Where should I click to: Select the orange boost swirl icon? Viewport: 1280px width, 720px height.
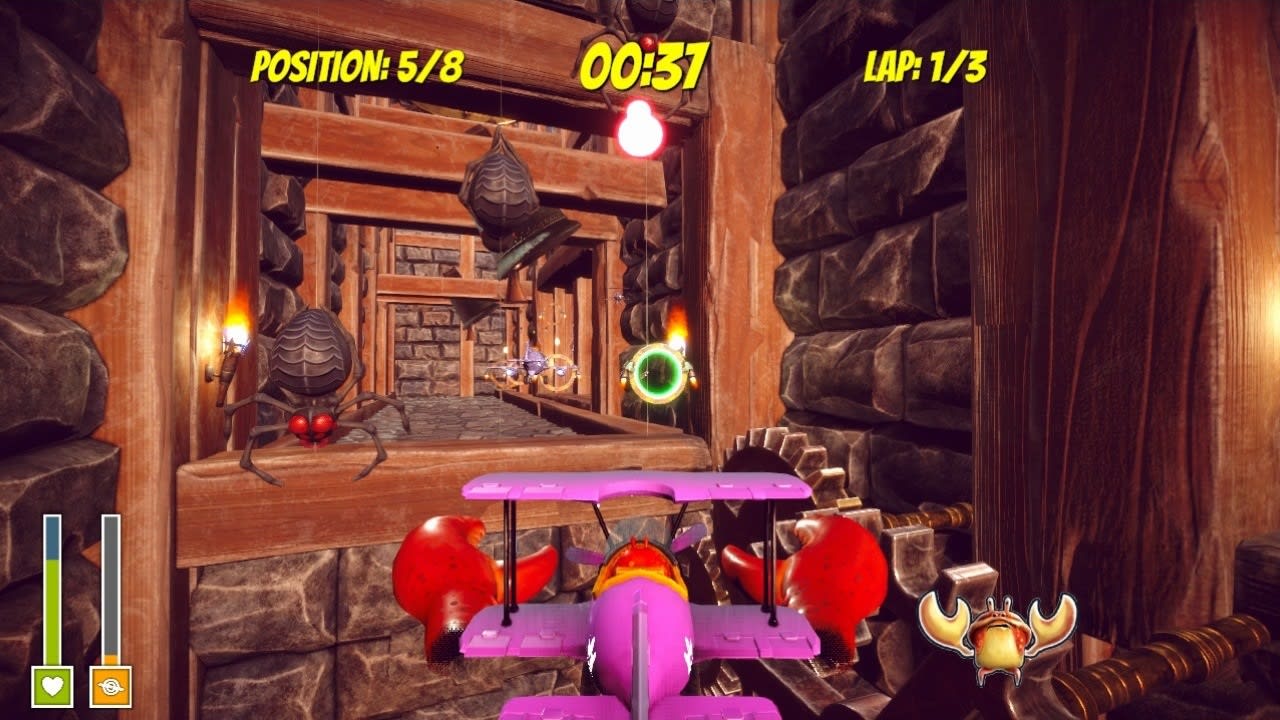point(110,688)
